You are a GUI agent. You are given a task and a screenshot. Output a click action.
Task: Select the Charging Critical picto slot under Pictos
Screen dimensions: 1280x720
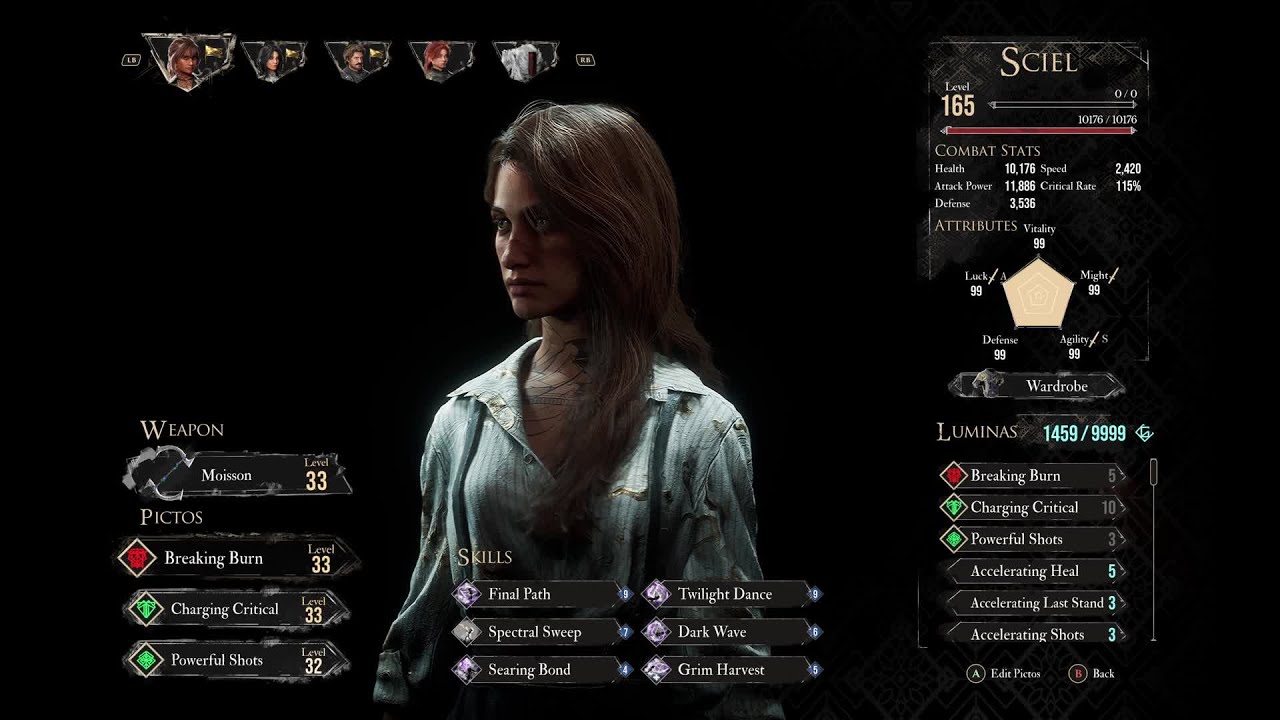click(236, 610)
